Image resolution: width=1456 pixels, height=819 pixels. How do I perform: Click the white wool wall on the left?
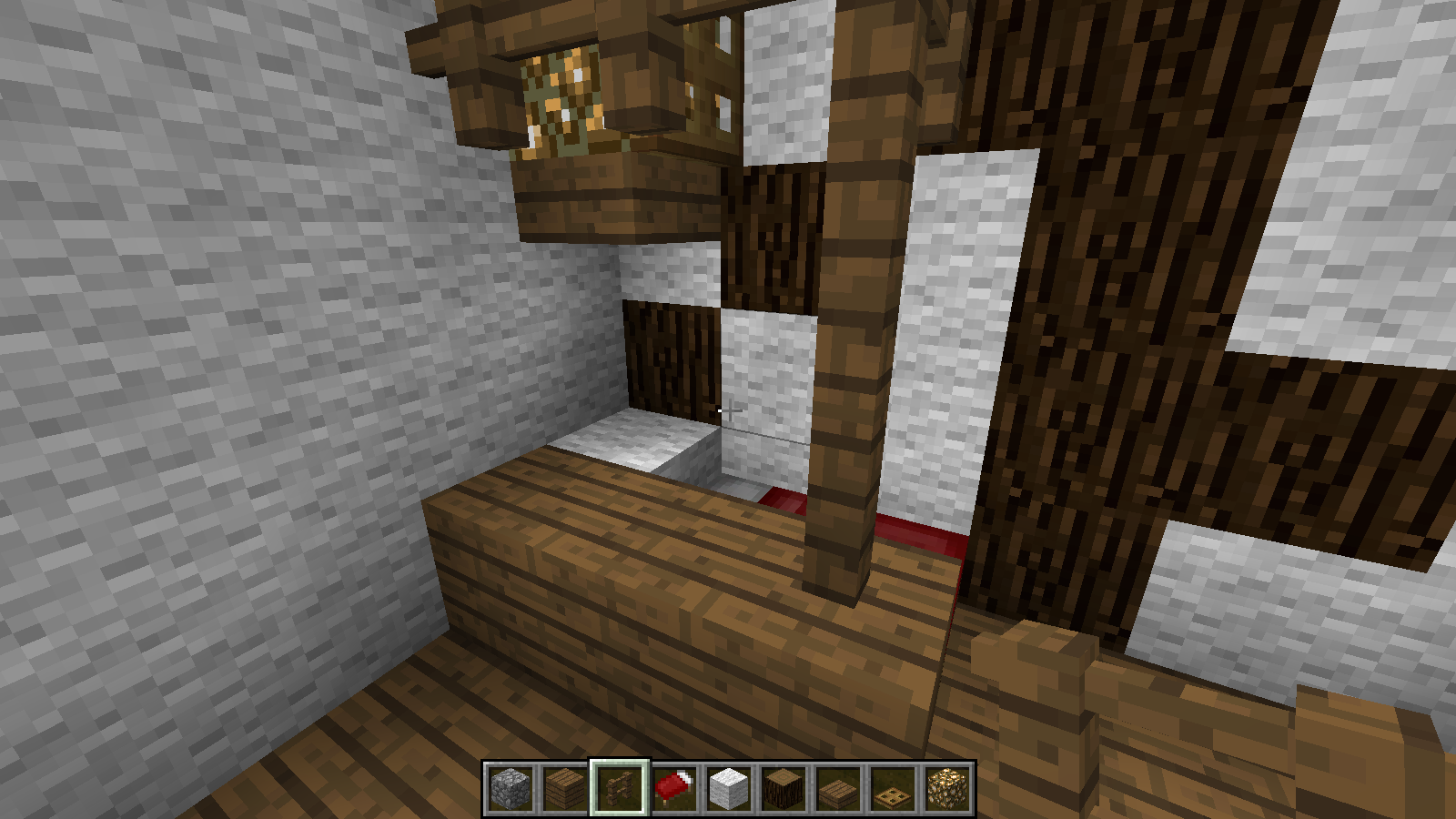coord(182,364)
